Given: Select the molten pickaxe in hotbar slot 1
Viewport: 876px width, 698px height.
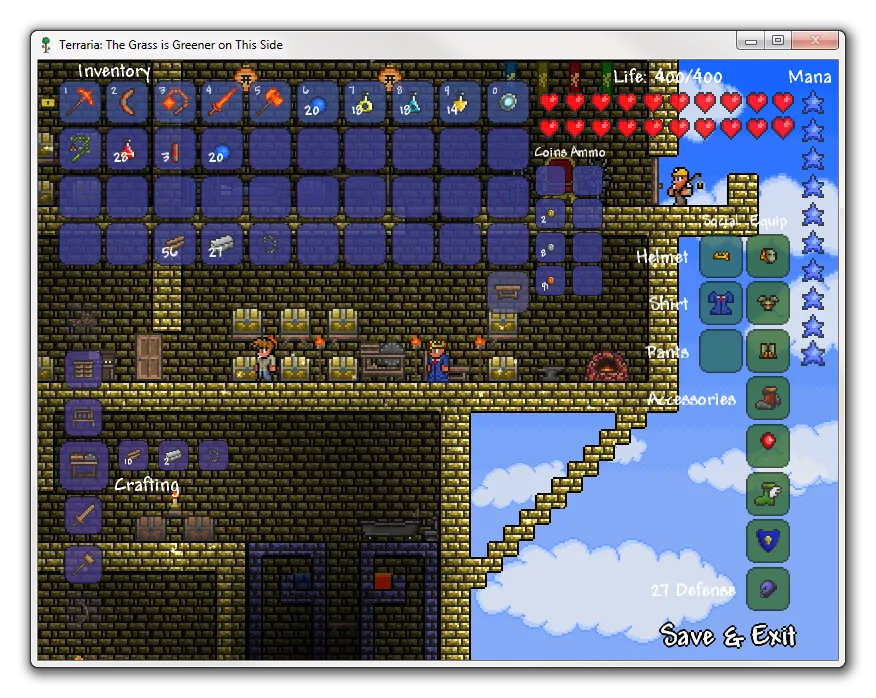Looking at the screenshot, I should (x=80, y=103).
